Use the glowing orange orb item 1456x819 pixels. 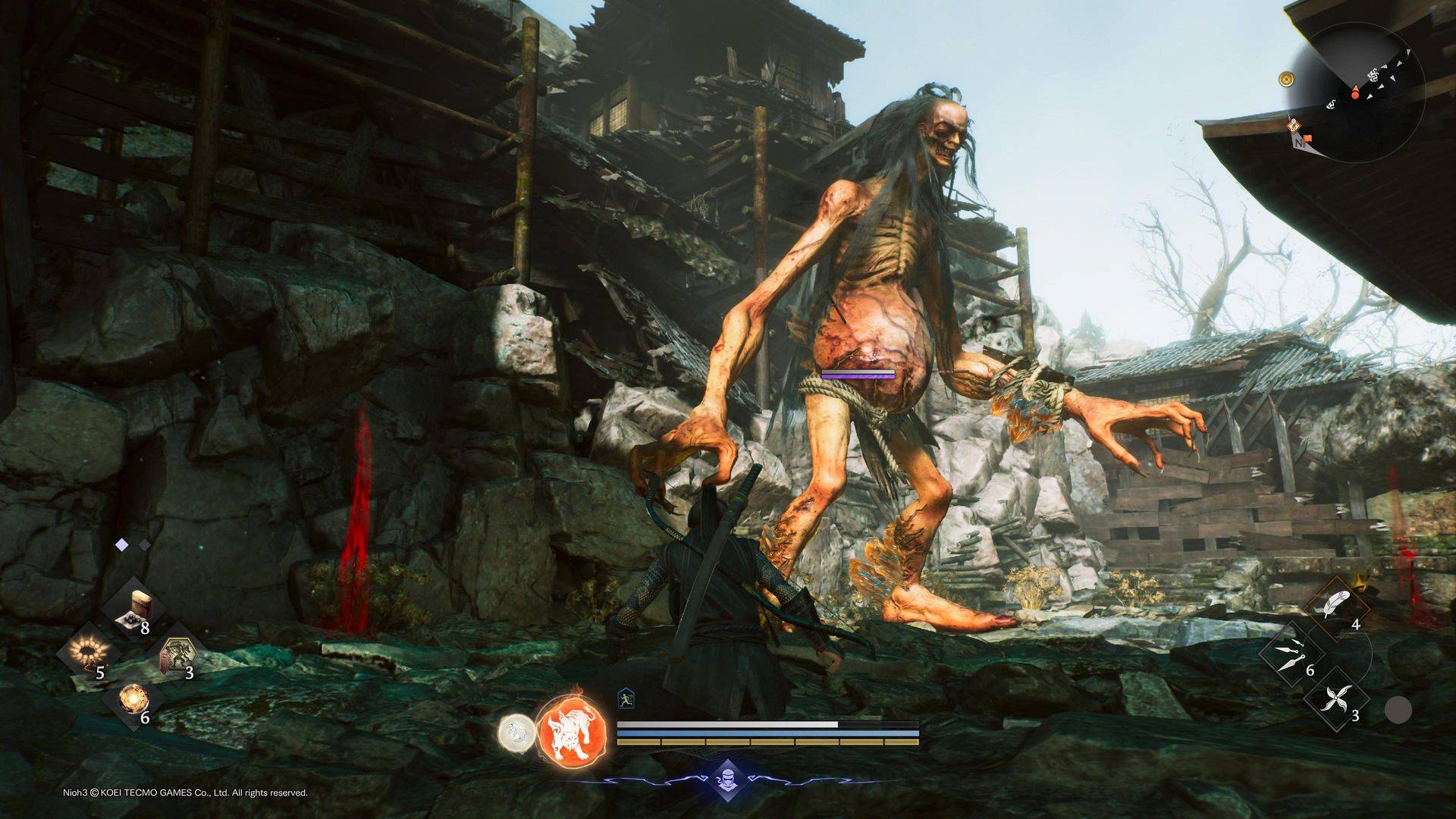coord(133,697)
